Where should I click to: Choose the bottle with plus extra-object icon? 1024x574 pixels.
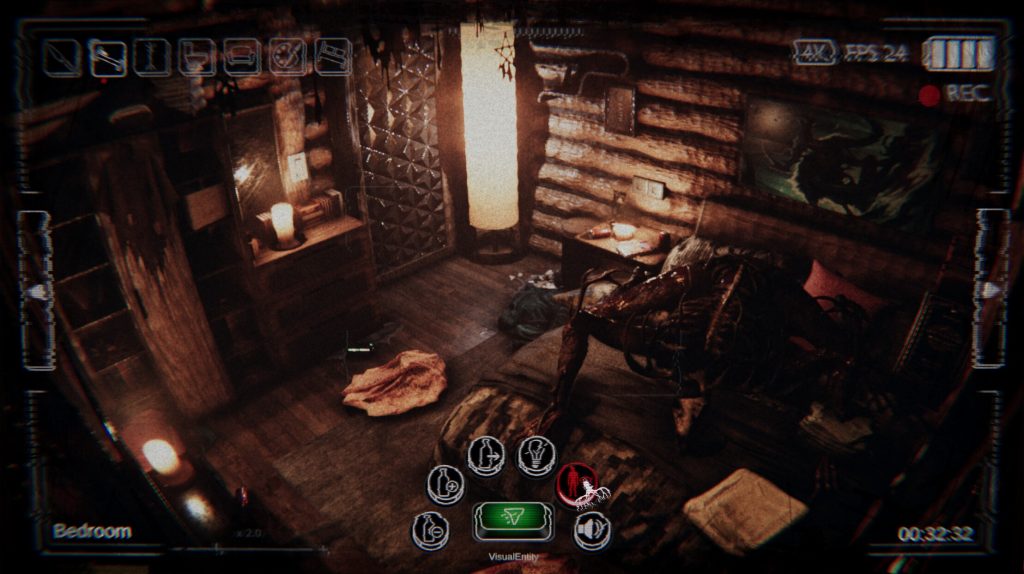pyautogui.click(x=445, y=484)
